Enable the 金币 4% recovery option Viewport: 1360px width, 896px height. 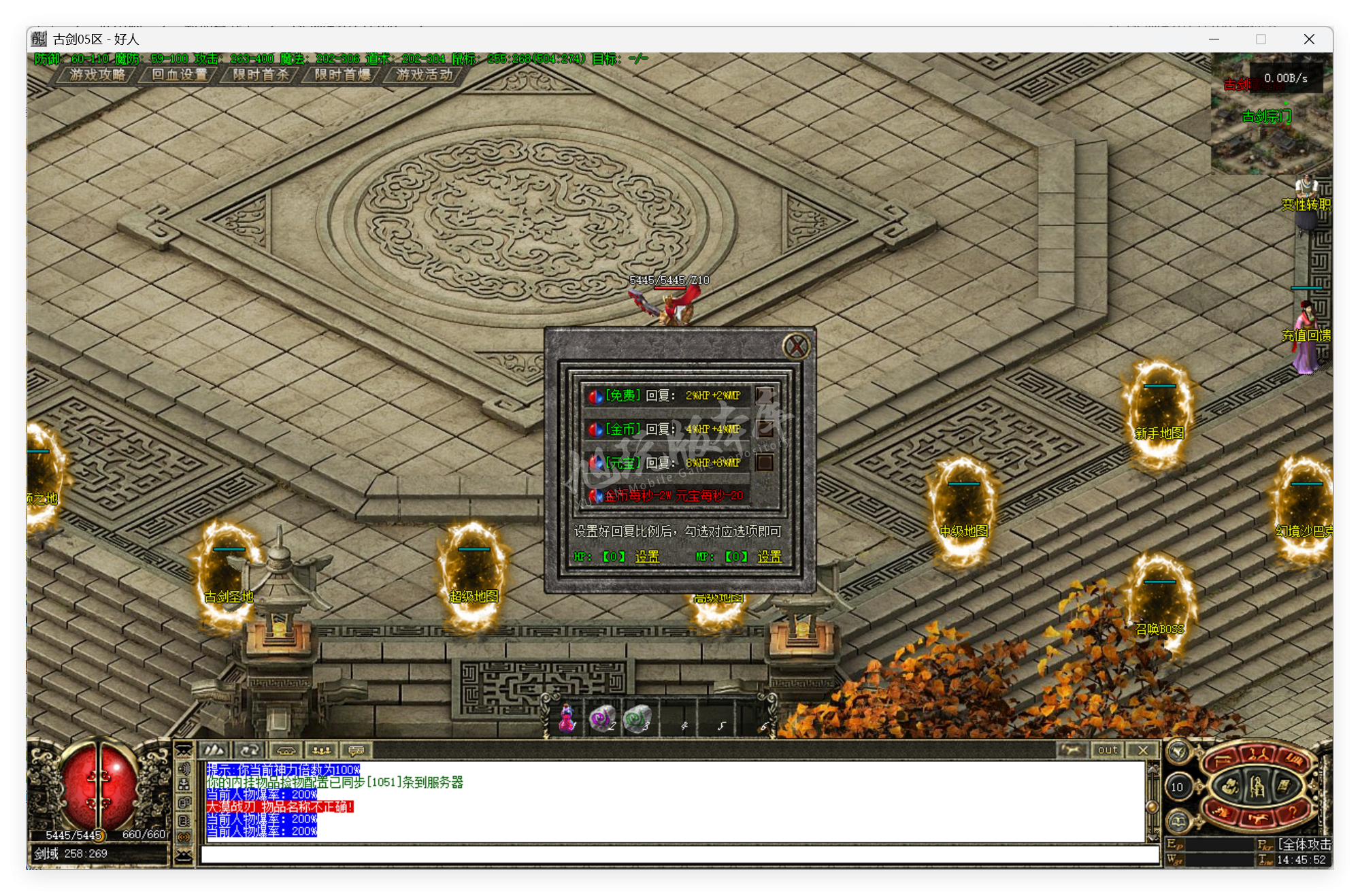click(765, 429)
